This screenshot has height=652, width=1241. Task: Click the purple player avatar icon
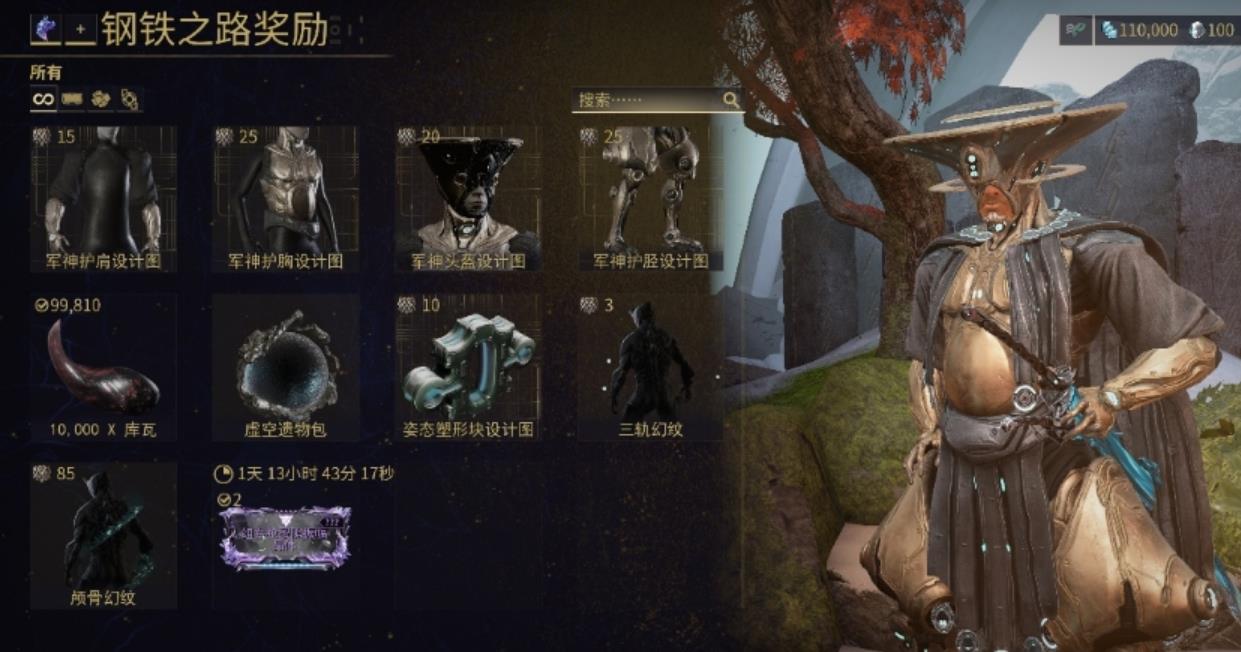coord(45,30)
